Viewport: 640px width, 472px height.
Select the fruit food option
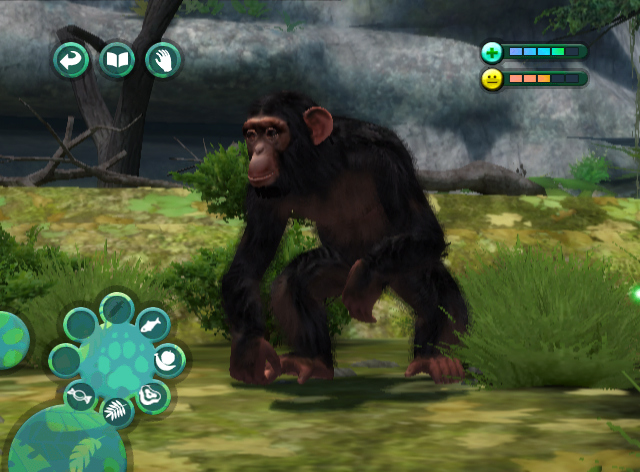click(x=169, y=359)
